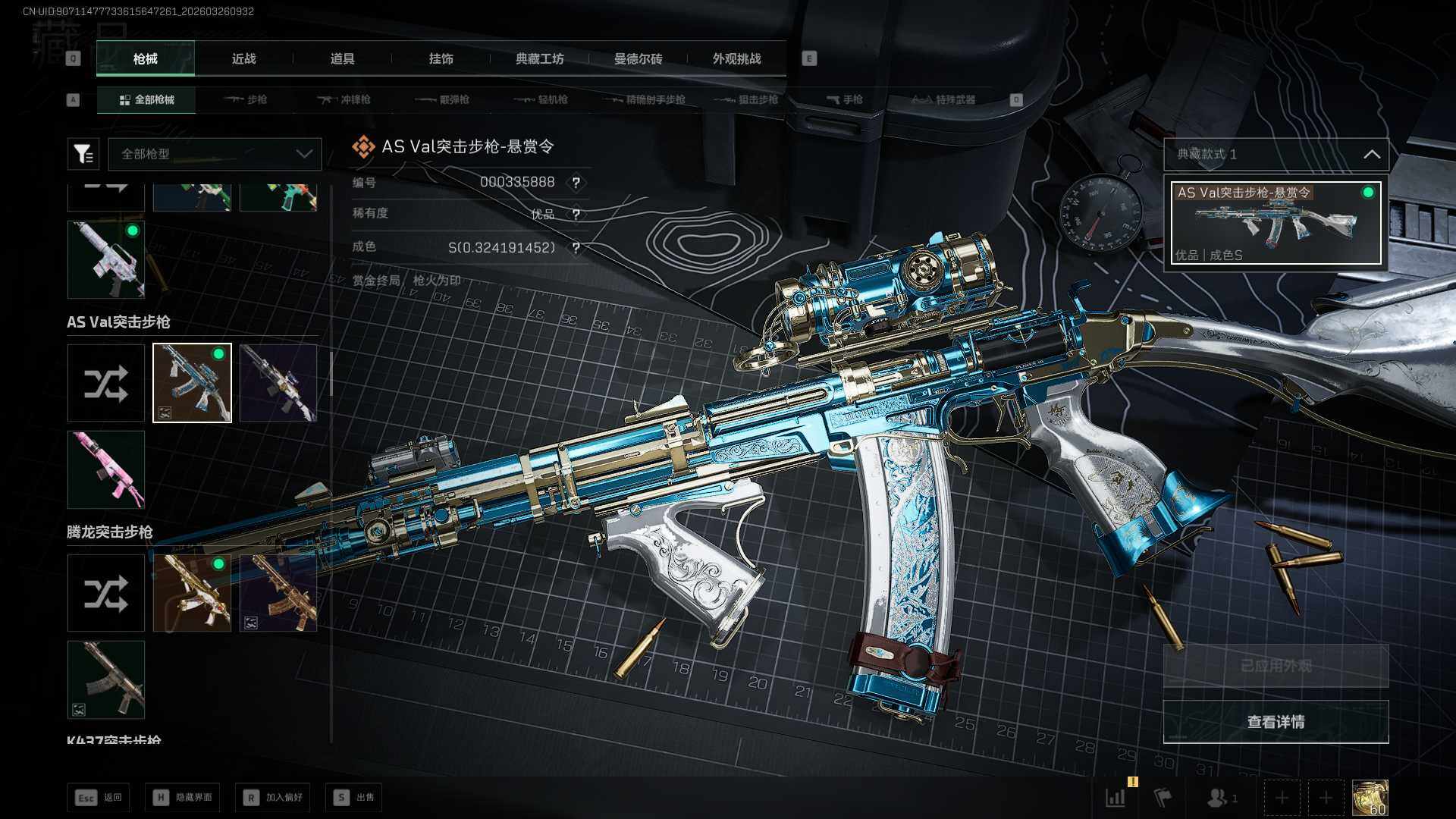Open 查看详情 view details
The height and width of the screenshot is (819, 1456).
point(1276,722)
